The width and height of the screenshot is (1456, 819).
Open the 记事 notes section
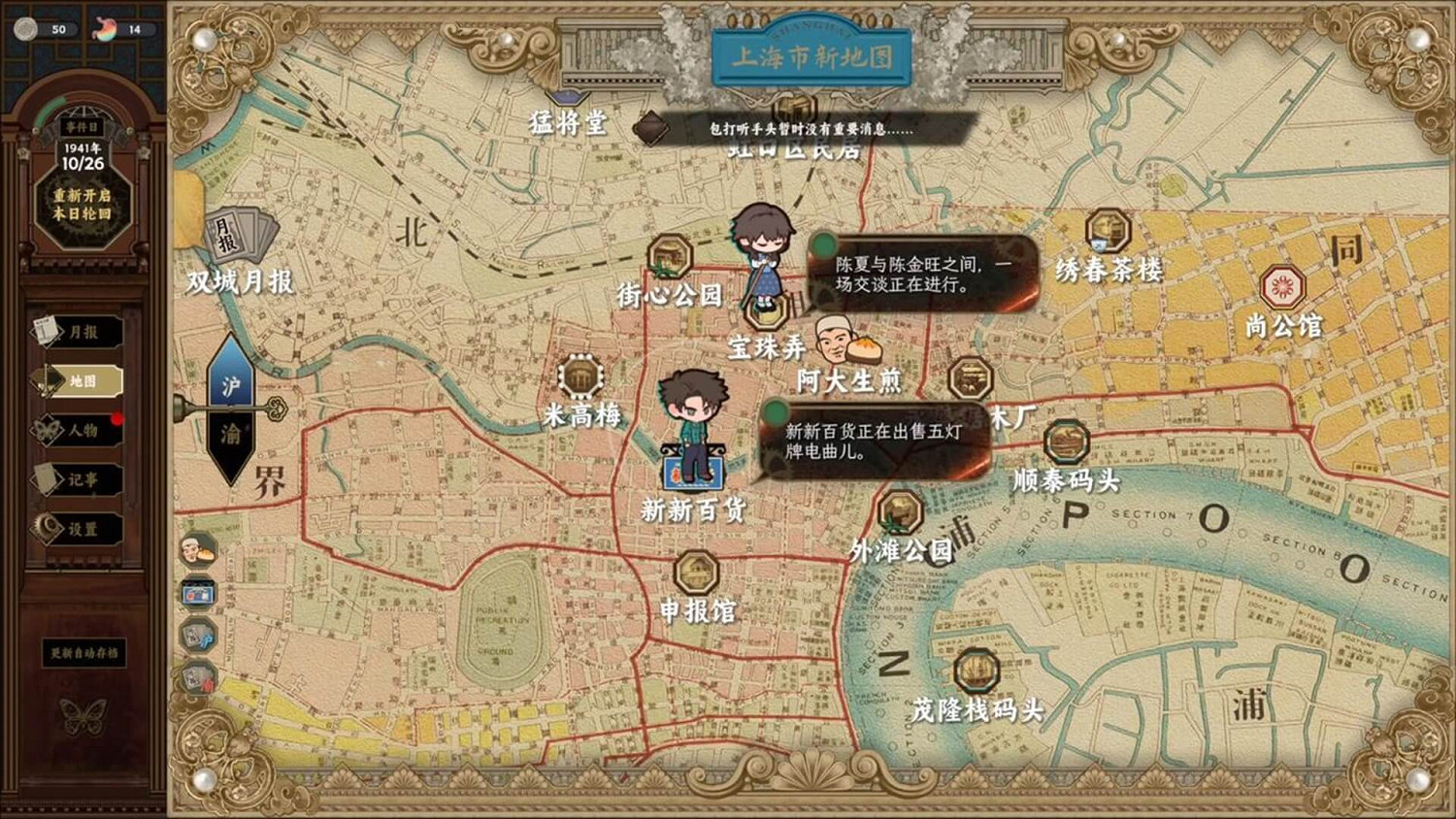point(83,478)
